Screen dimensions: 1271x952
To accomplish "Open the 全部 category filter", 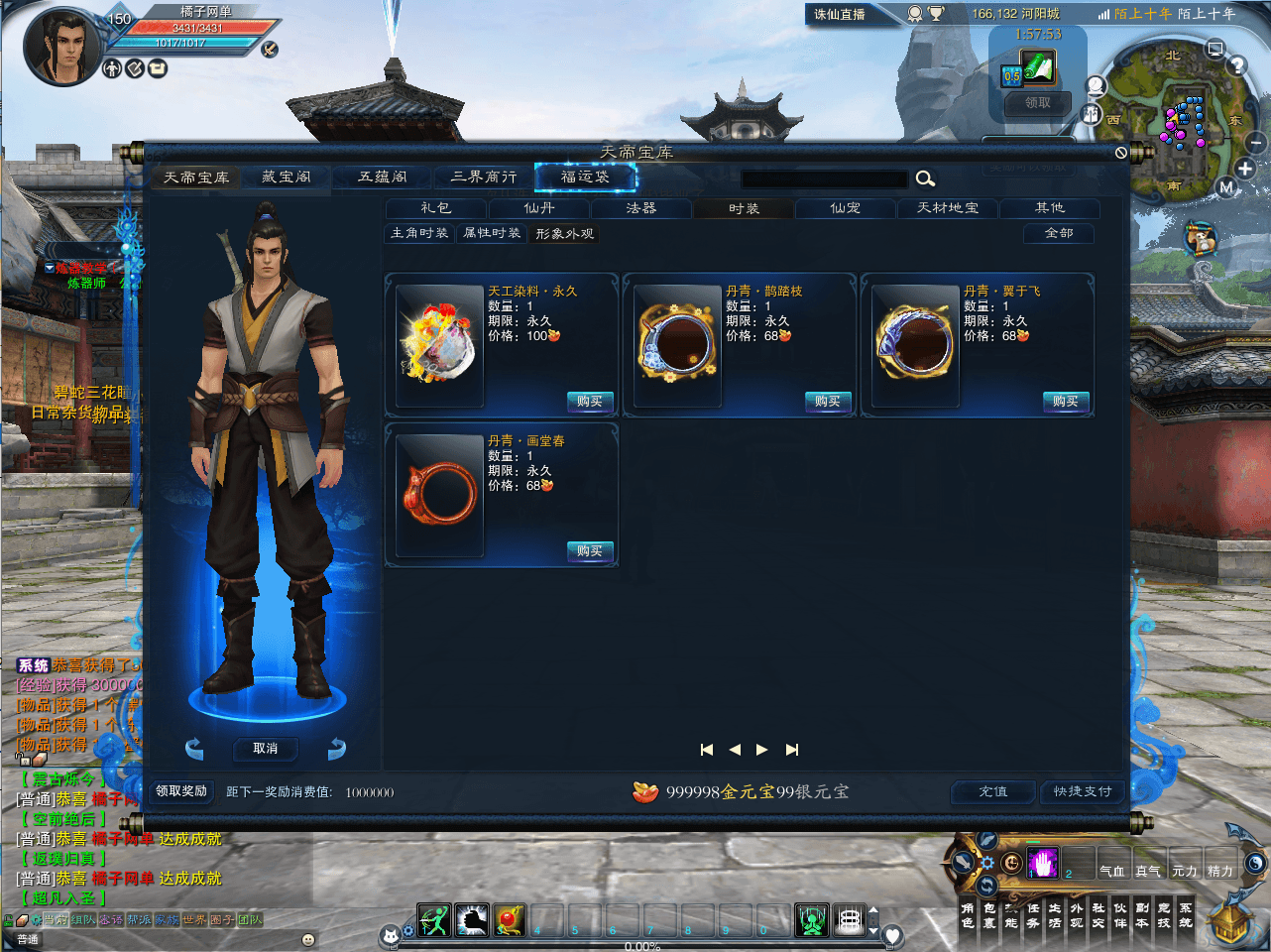I will pyautogui.click(x=1058, y=233).
